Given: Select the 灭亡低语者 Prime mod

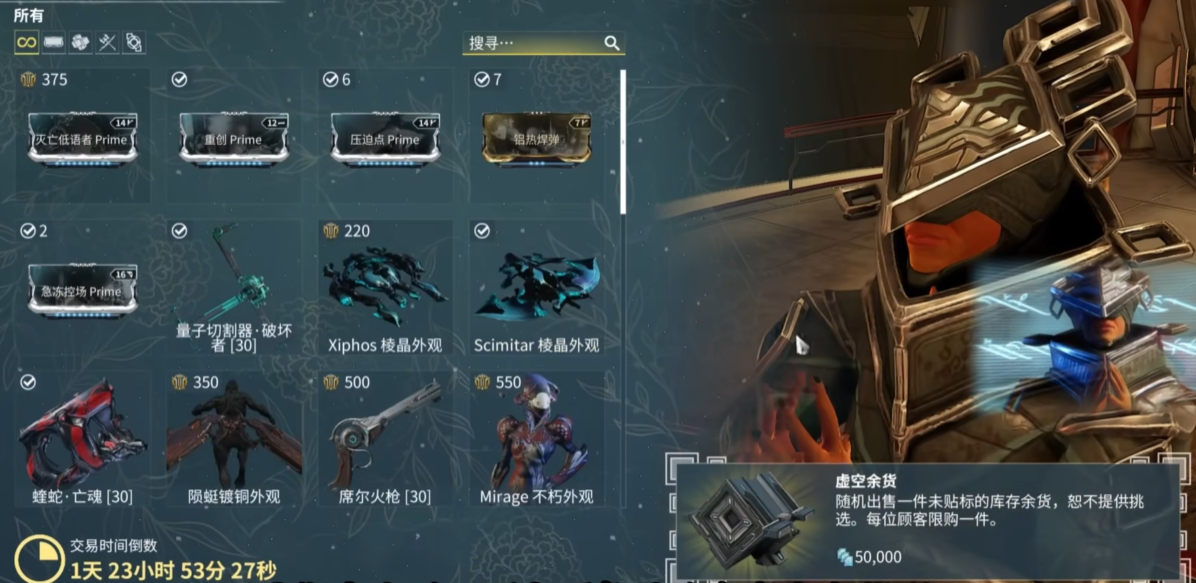Looking at the screenshot, I should [82, 137].
